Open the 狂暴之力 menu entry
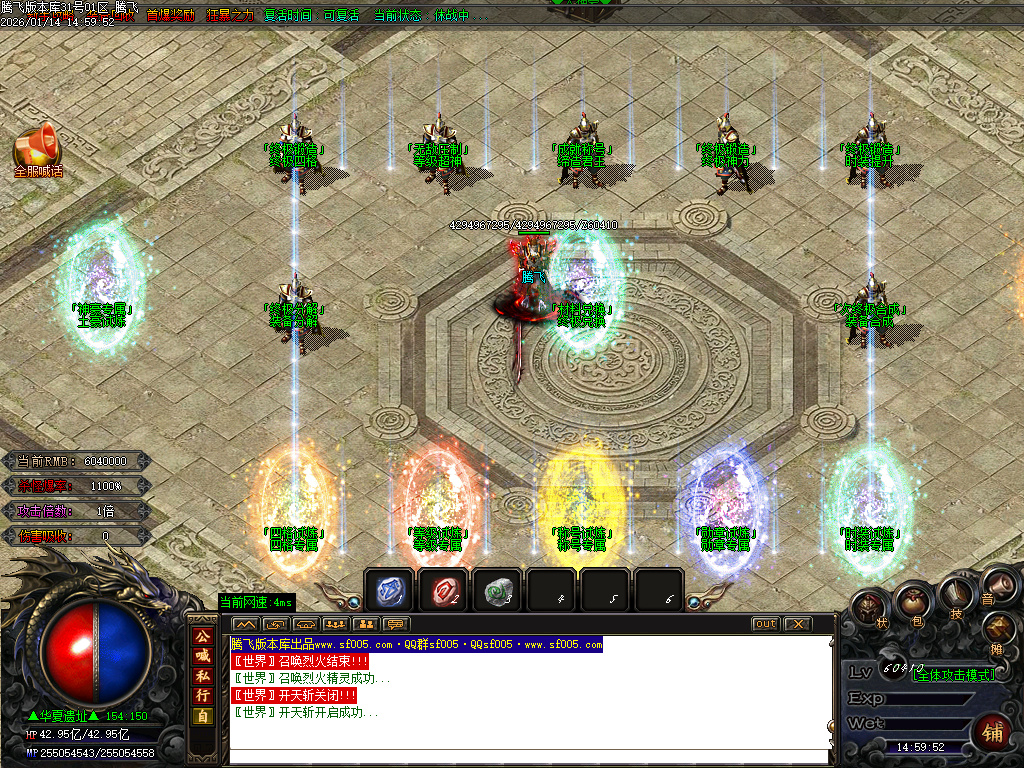Image resolution: width=1024 pixels, height=768 pixels. (x=230, y=16)
